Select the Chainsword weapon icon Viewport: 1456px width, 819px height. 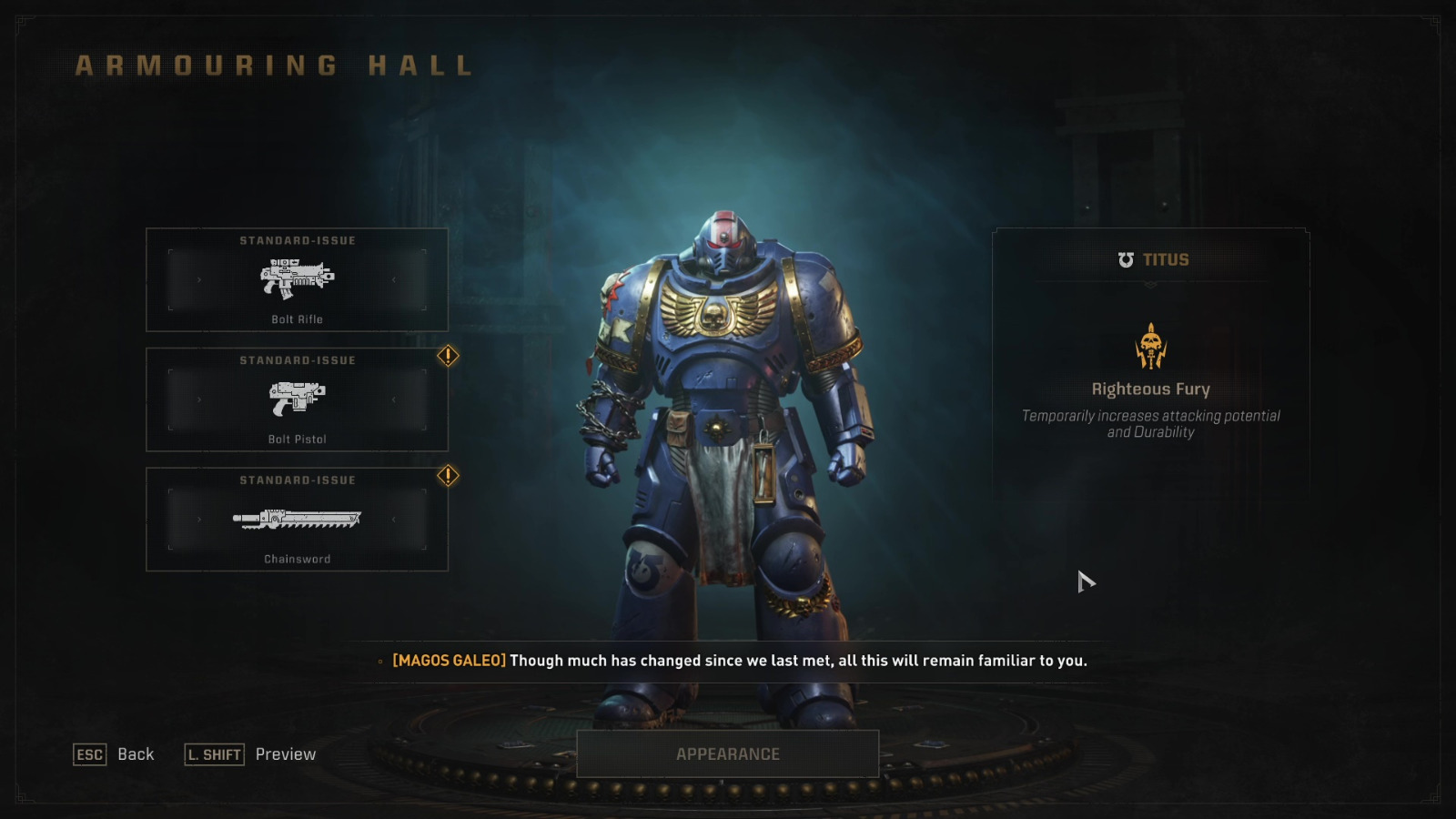click(x=296, y=521)
